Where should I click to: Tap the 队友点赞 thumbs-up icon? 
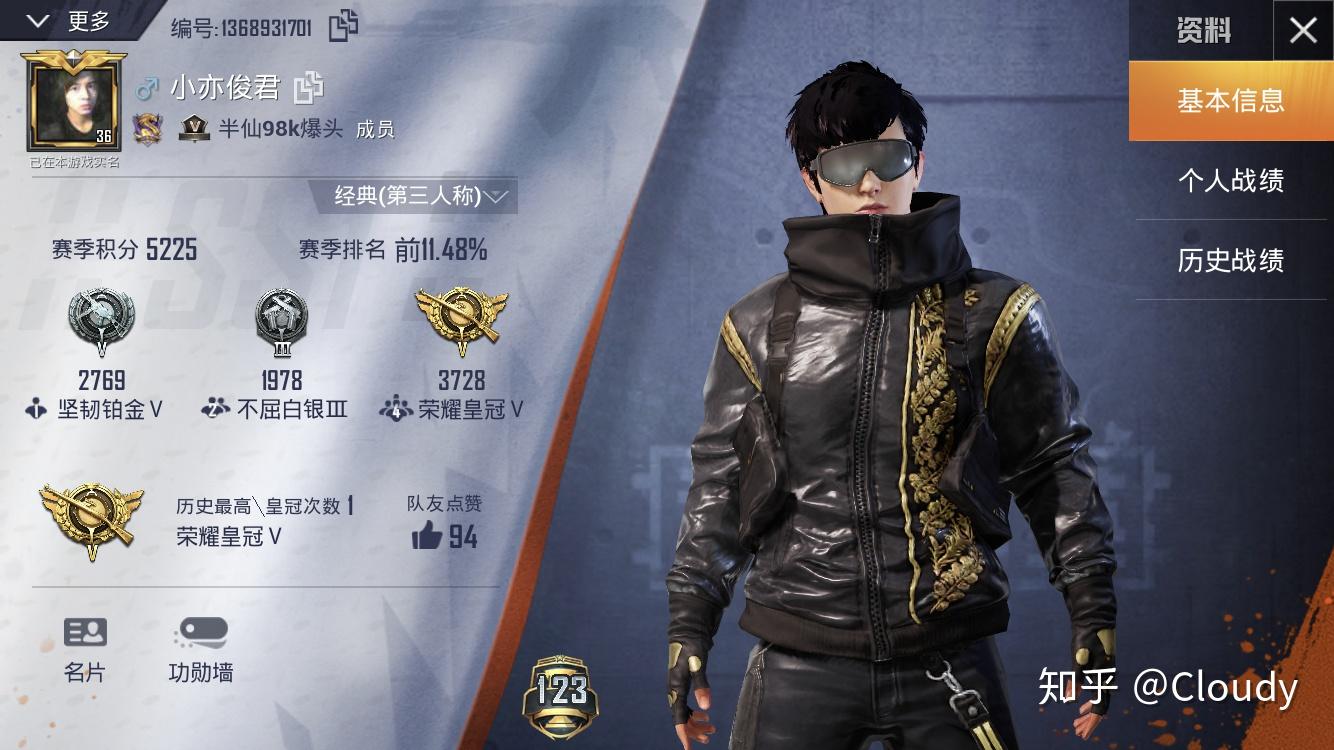pos(427,537)
